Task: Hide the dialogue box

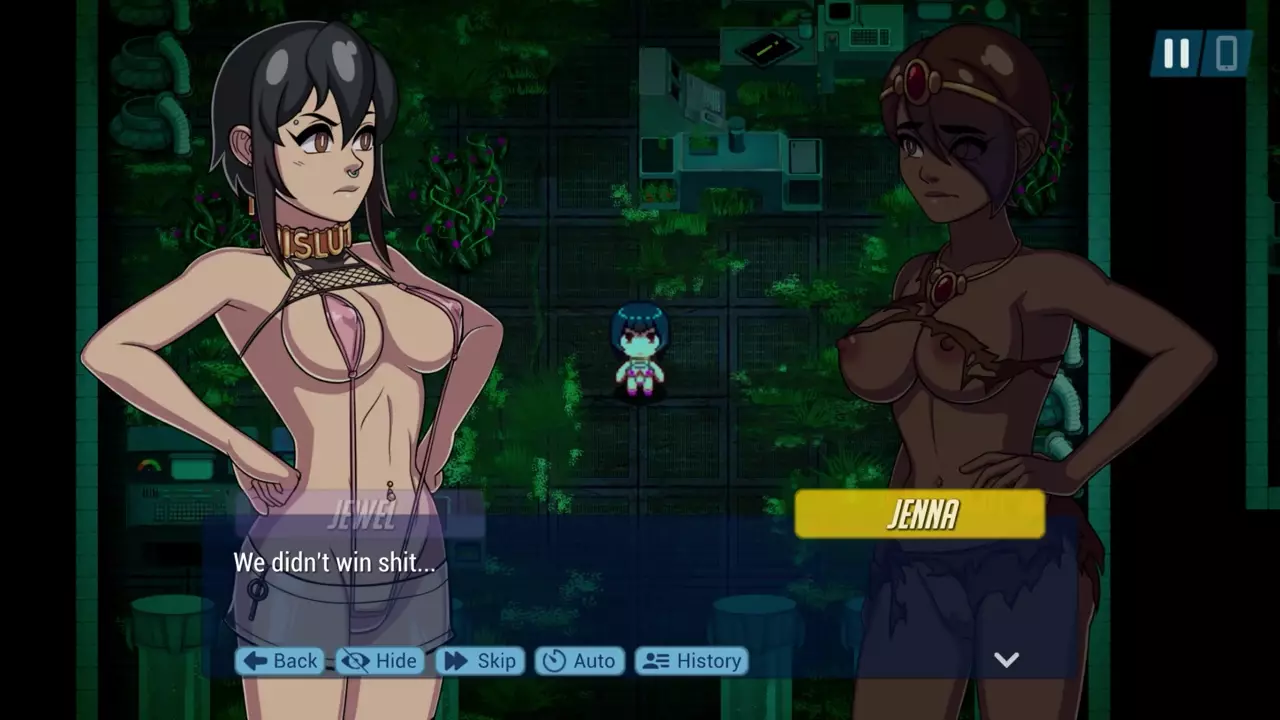Action: [x=380, y=661]
